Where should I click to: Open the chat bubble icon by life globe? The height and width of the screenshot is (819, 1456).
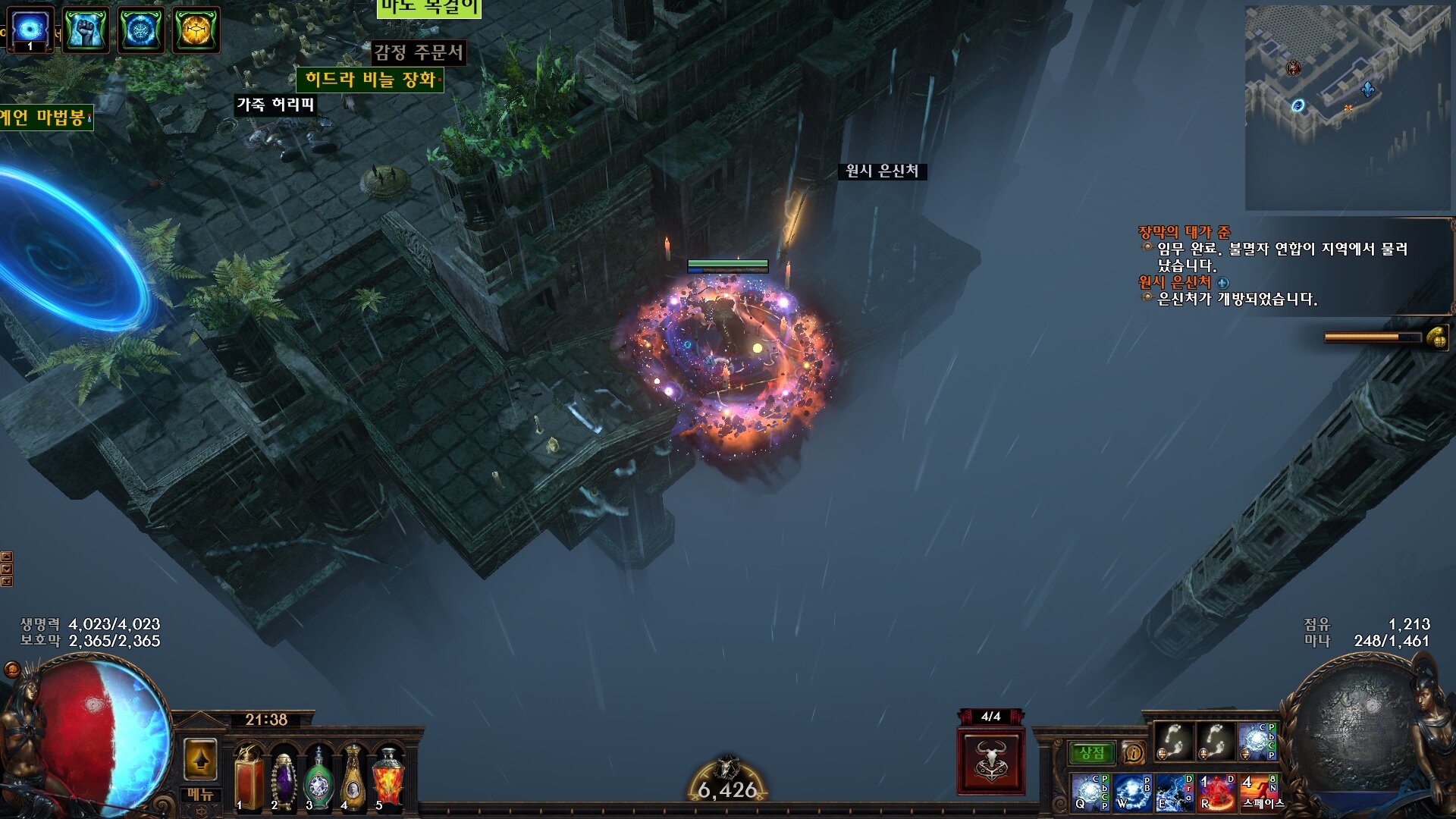click(x=12, y=669)
